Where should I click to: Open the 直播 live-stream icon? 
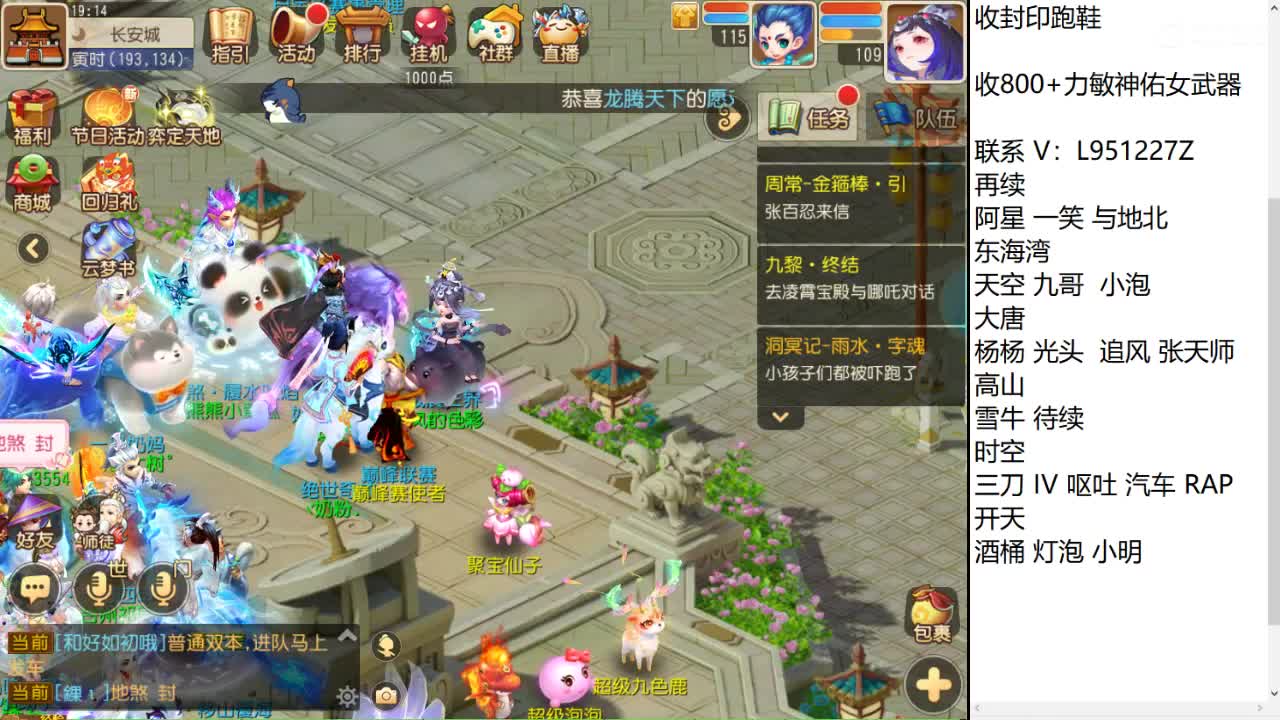(561, 35)
